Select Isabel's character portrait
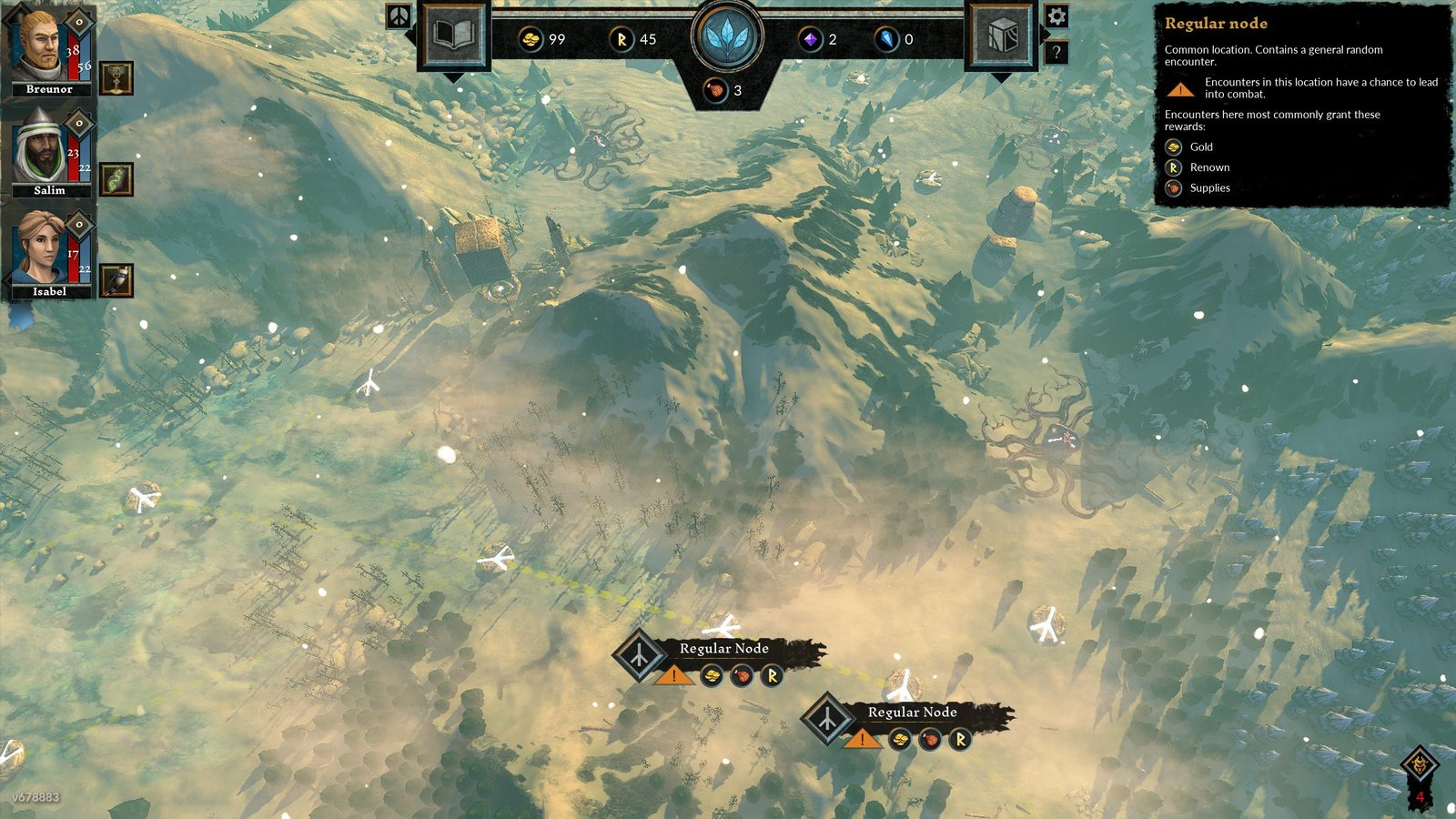This screenshot has height=819, width=1456. [40, 248]
